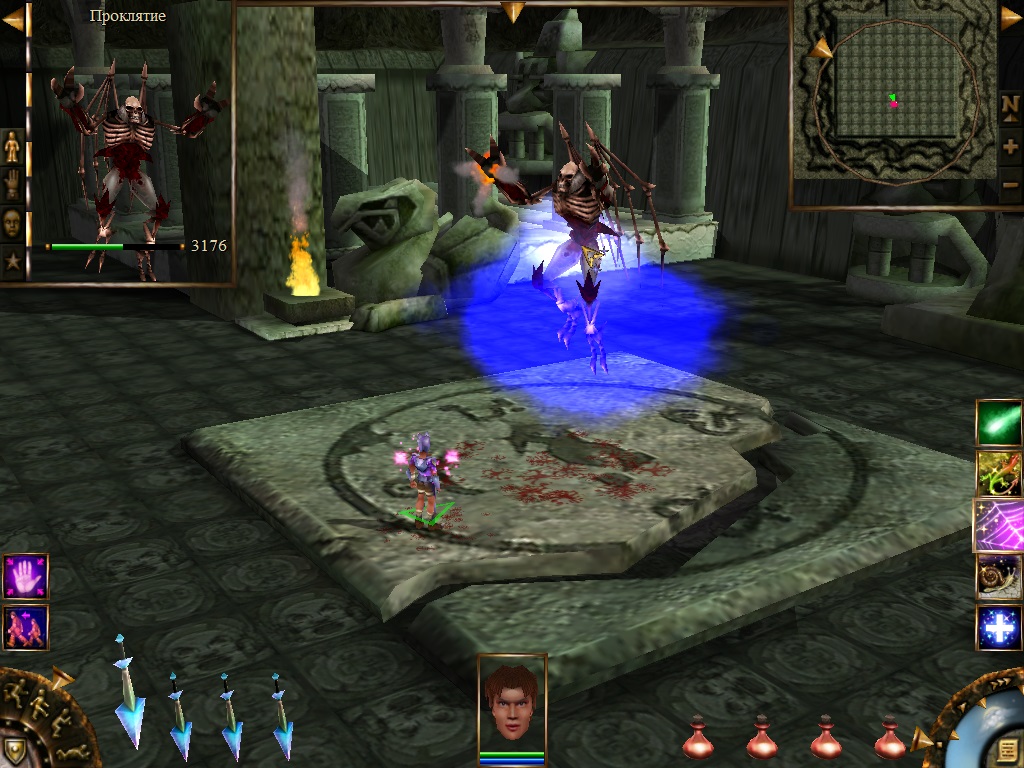Screen dimensions: 1024x768
Task: Select the white sparkle spell icon
Action: tap(999, 628)
